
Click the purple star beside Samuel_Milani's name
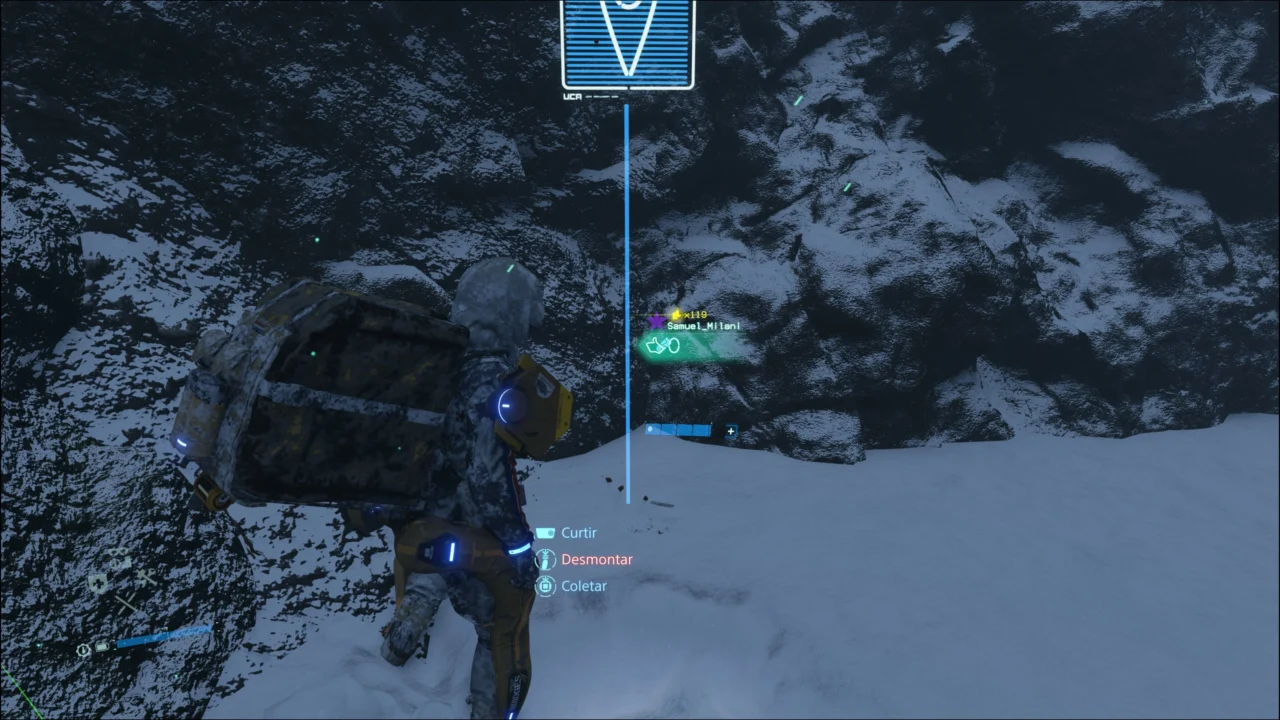[657, 321]
